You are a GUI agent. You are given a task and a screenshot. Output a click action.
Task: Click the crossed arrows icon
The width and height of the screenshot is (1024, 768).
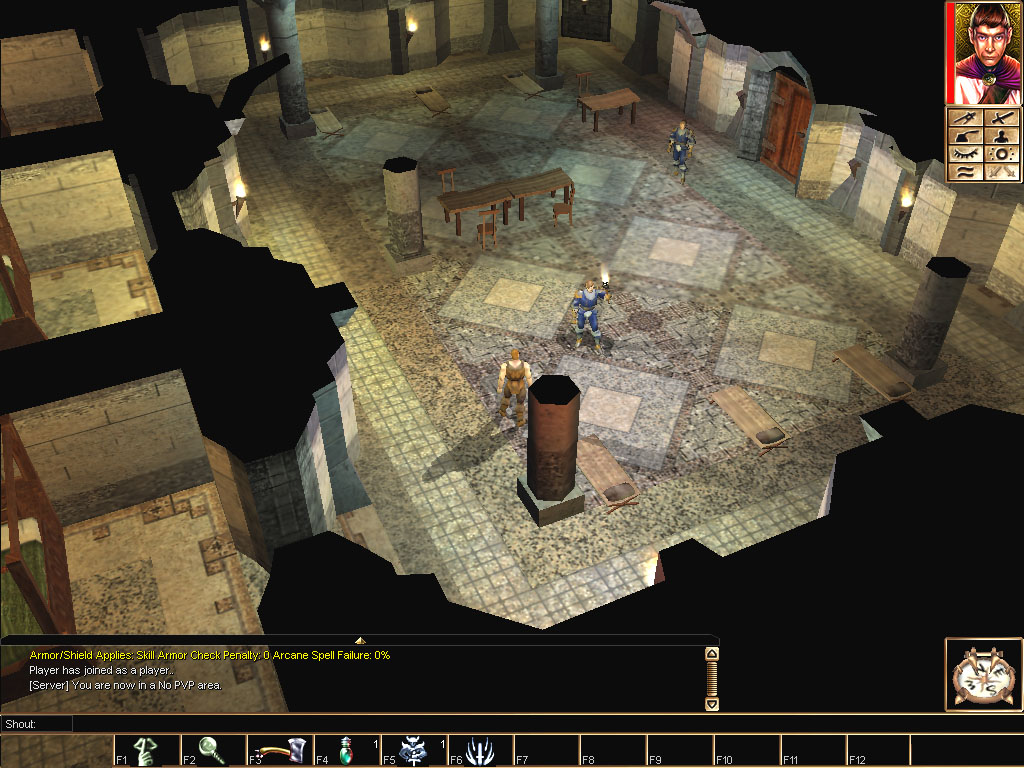pyautogui.click(x=999, y=172)
